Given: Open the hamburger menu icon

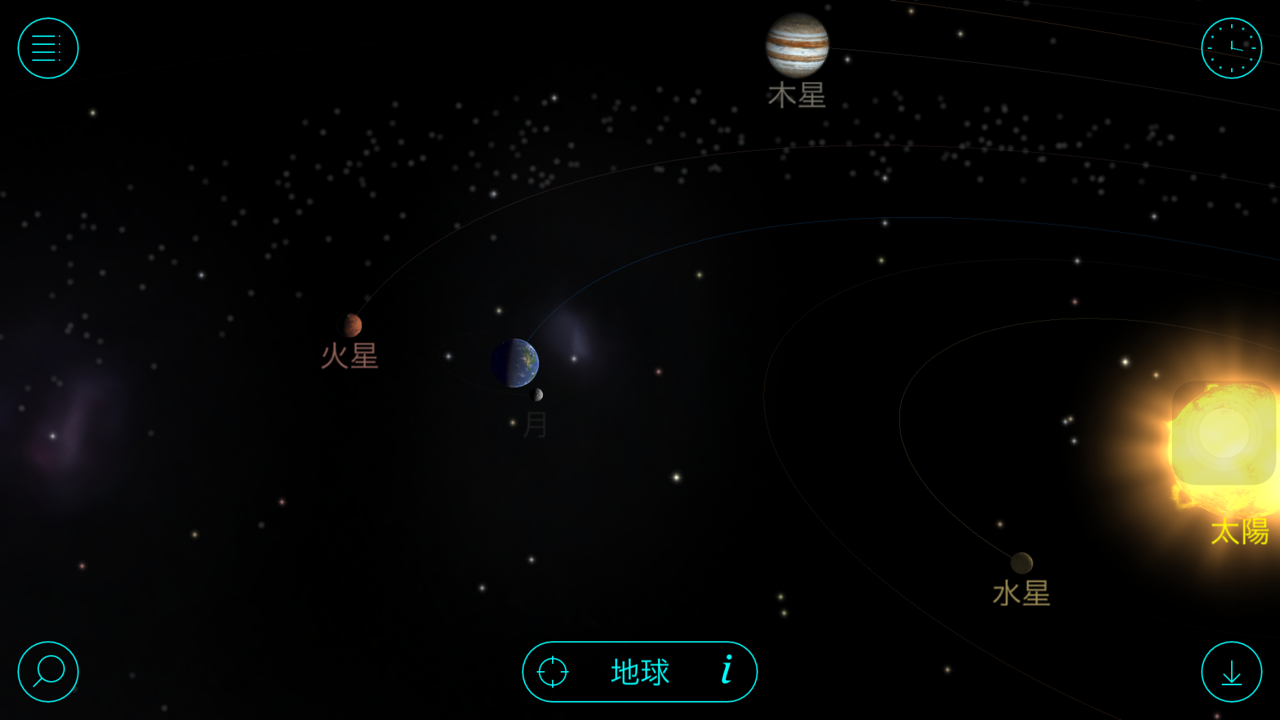Looking at the screenshot, I should click(48, 48).
